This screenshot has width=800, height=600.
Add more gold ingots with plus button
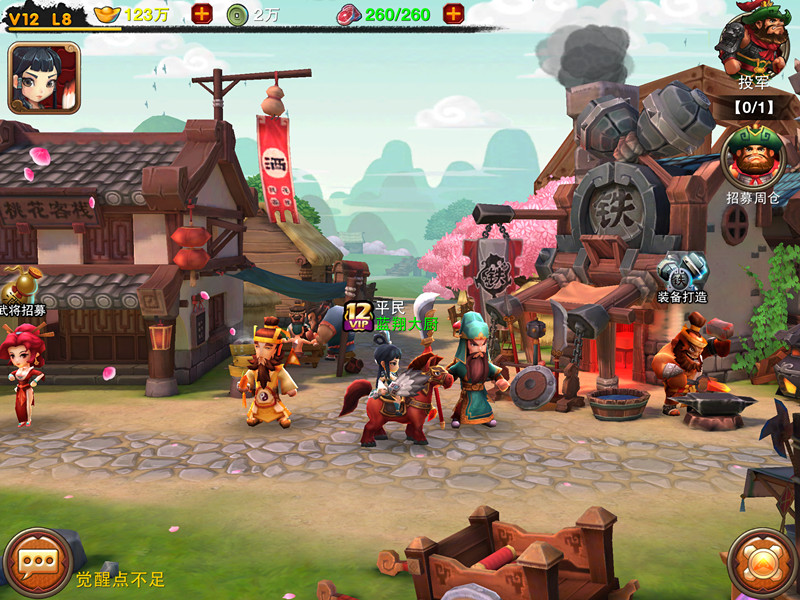click(202, 14)
